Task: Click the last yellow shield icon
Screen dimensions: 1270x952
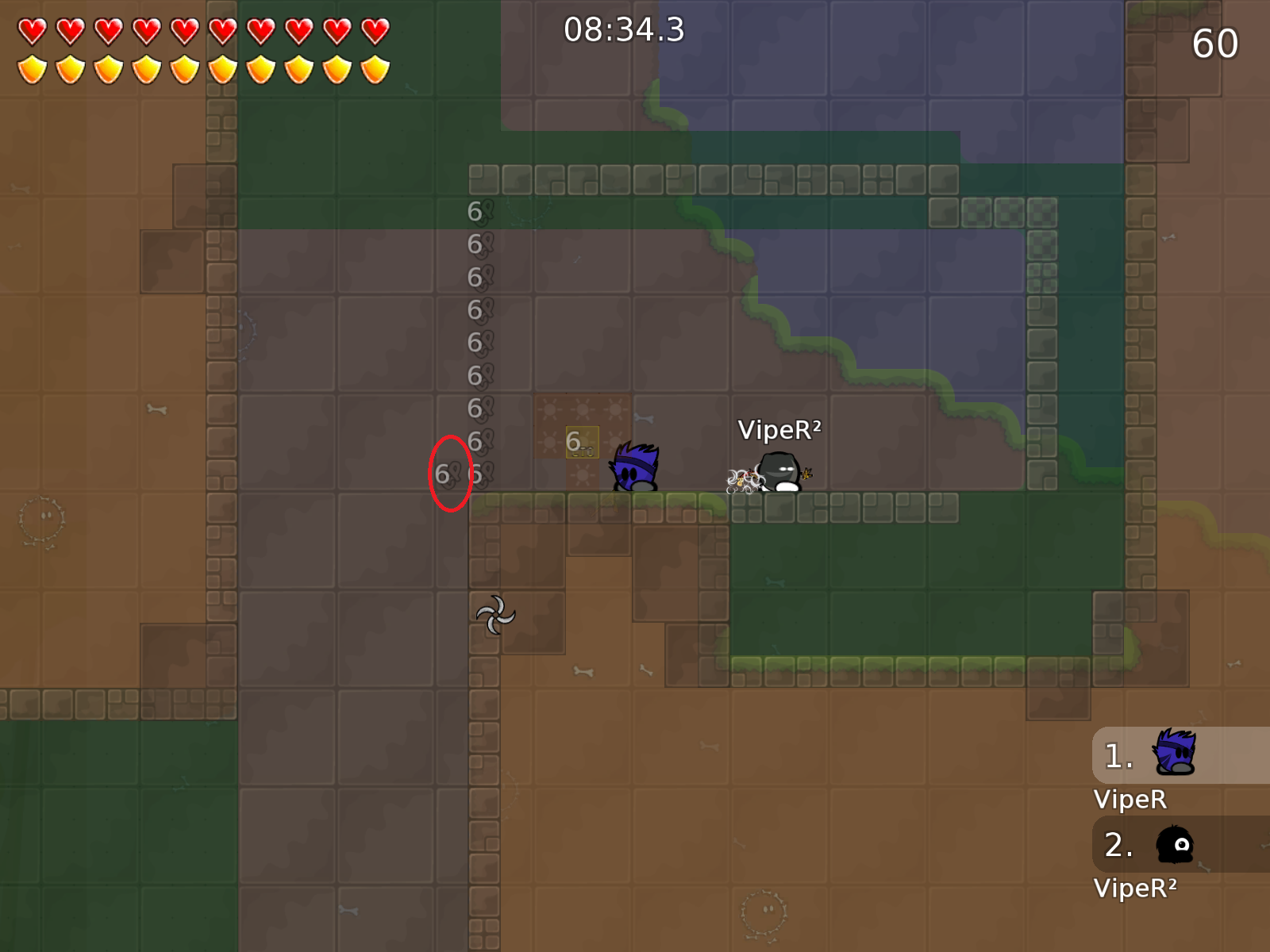Action: [x=373, y=70]
